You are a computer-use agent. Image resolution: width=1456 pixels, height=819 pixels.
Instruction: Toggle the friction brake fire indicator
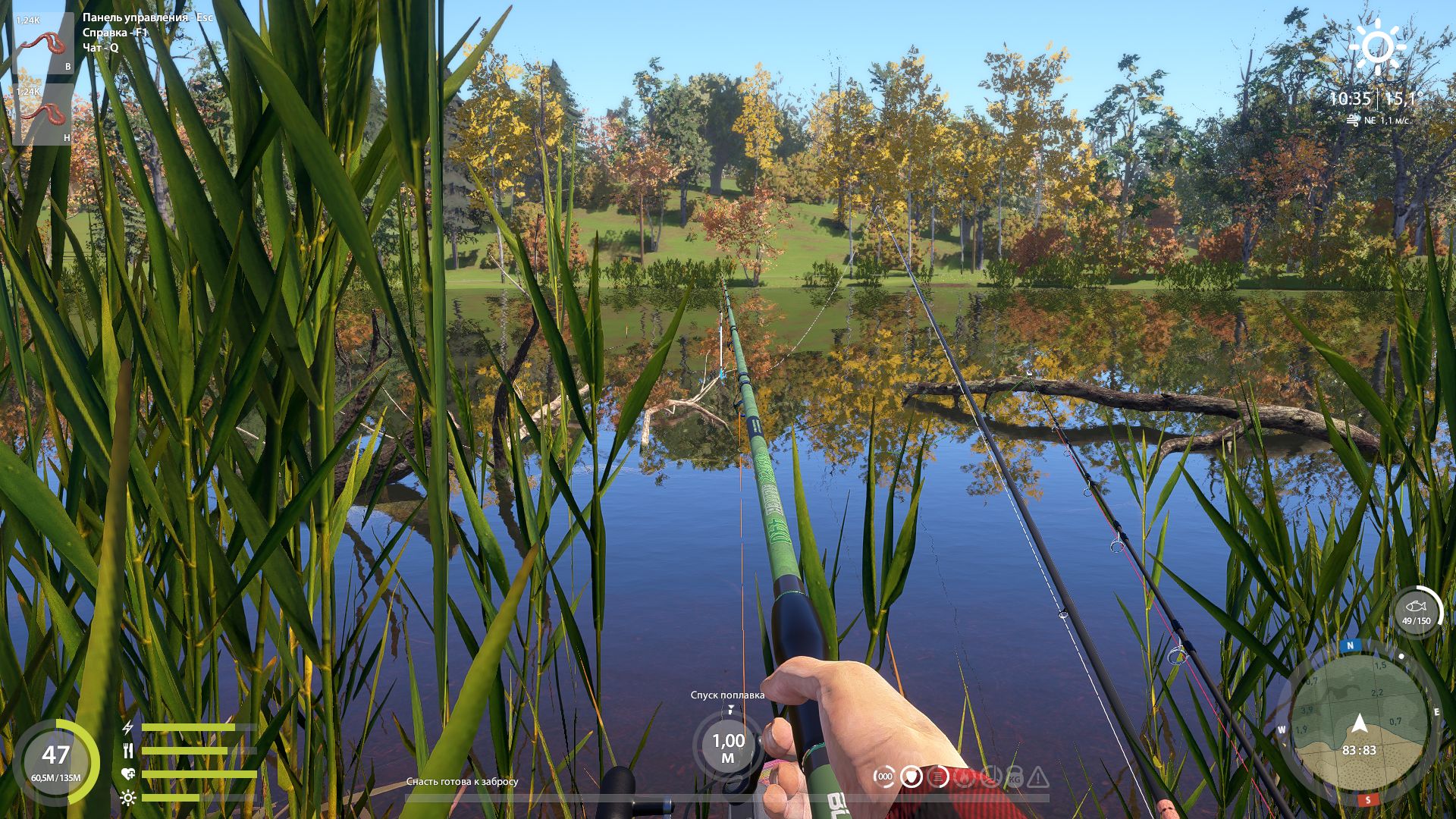coord(965,776)
